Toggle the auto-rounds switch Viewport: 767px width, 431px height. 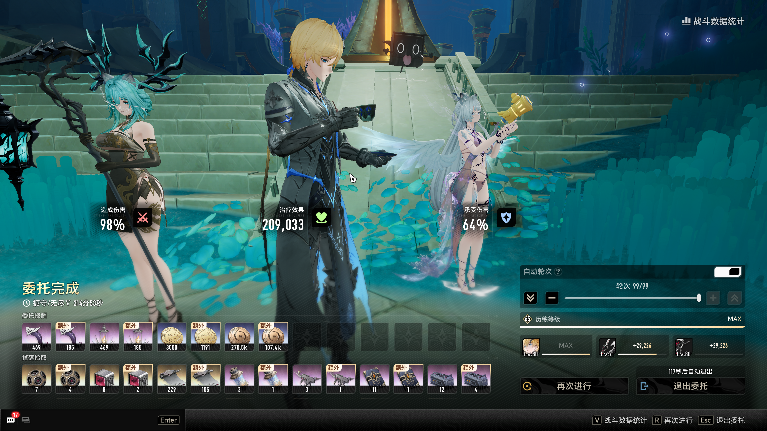pyautogui.click(x=727, y=272)
